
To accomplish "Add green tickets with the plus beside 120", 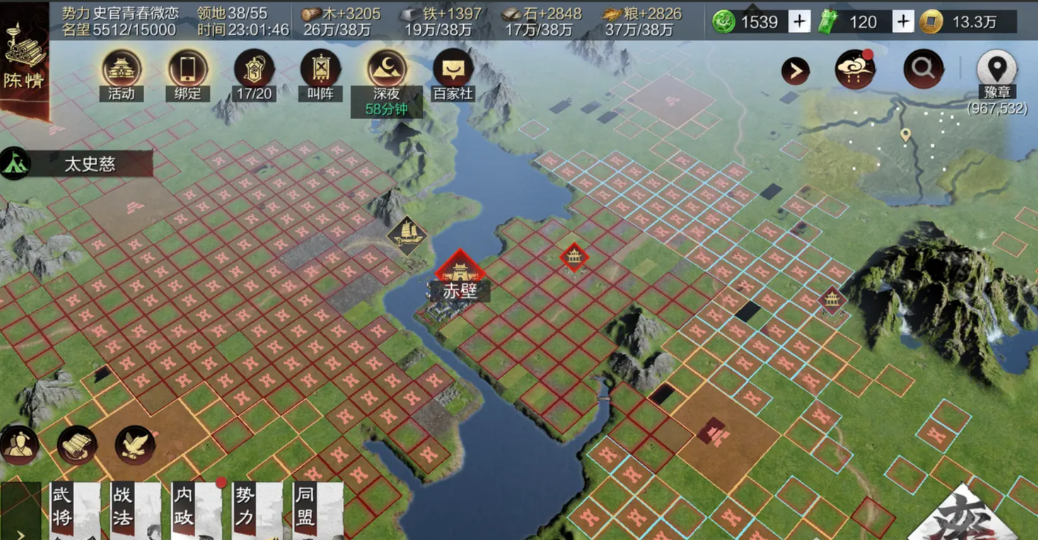I will [x=903, y=21].
